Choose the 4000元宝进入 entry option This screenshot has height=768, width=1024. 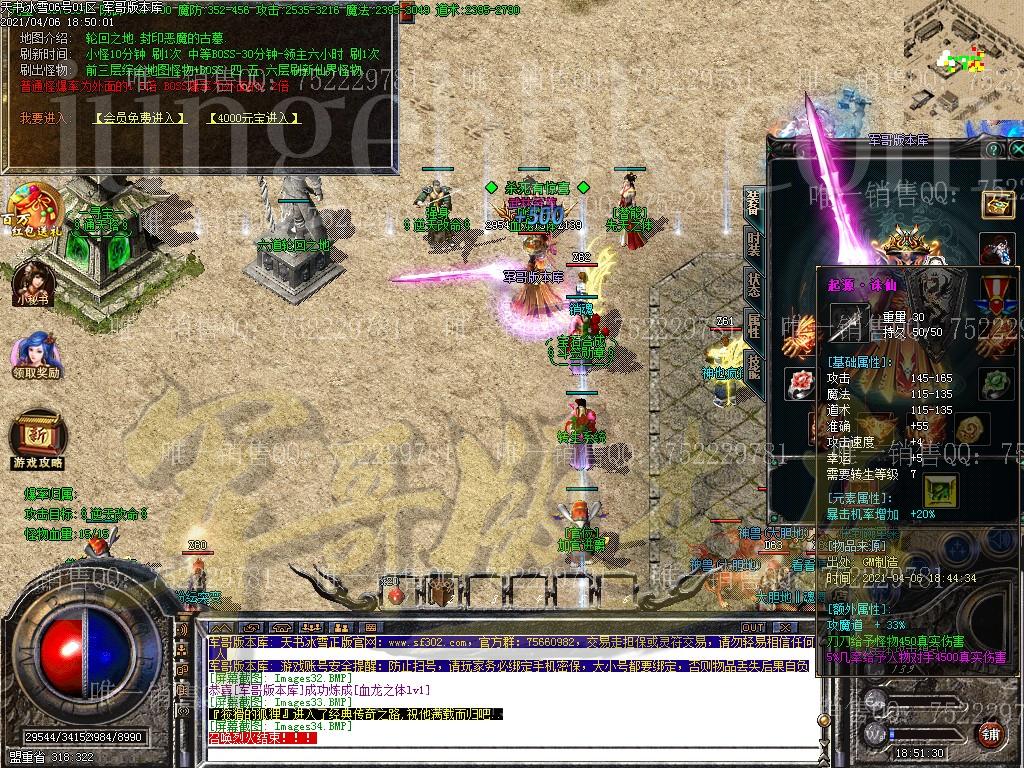click(254, 118)
